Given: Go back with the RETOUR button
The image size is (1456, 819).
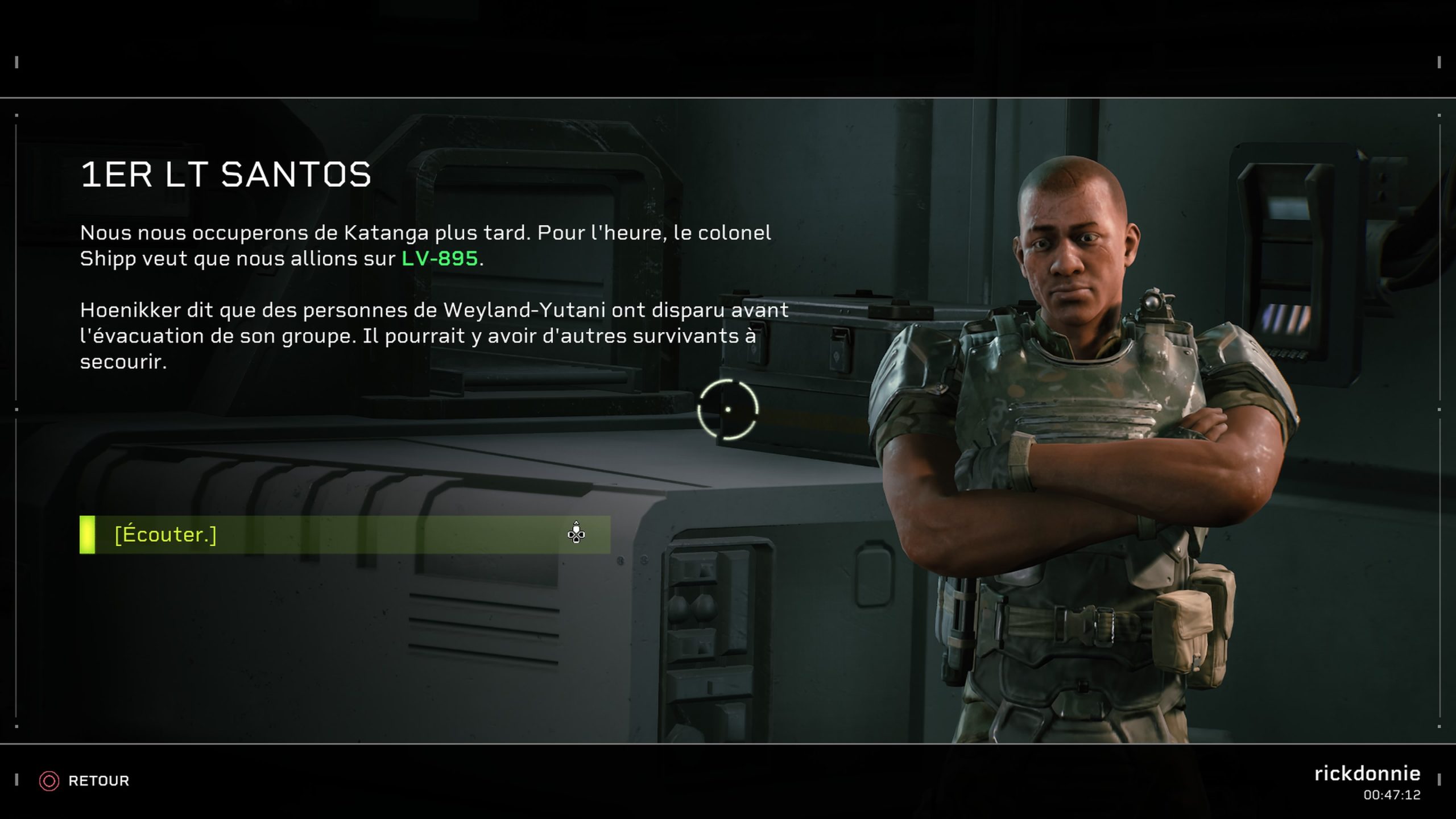Looking at the screenshot, I should pyautogui.click(x=85, y=781).
